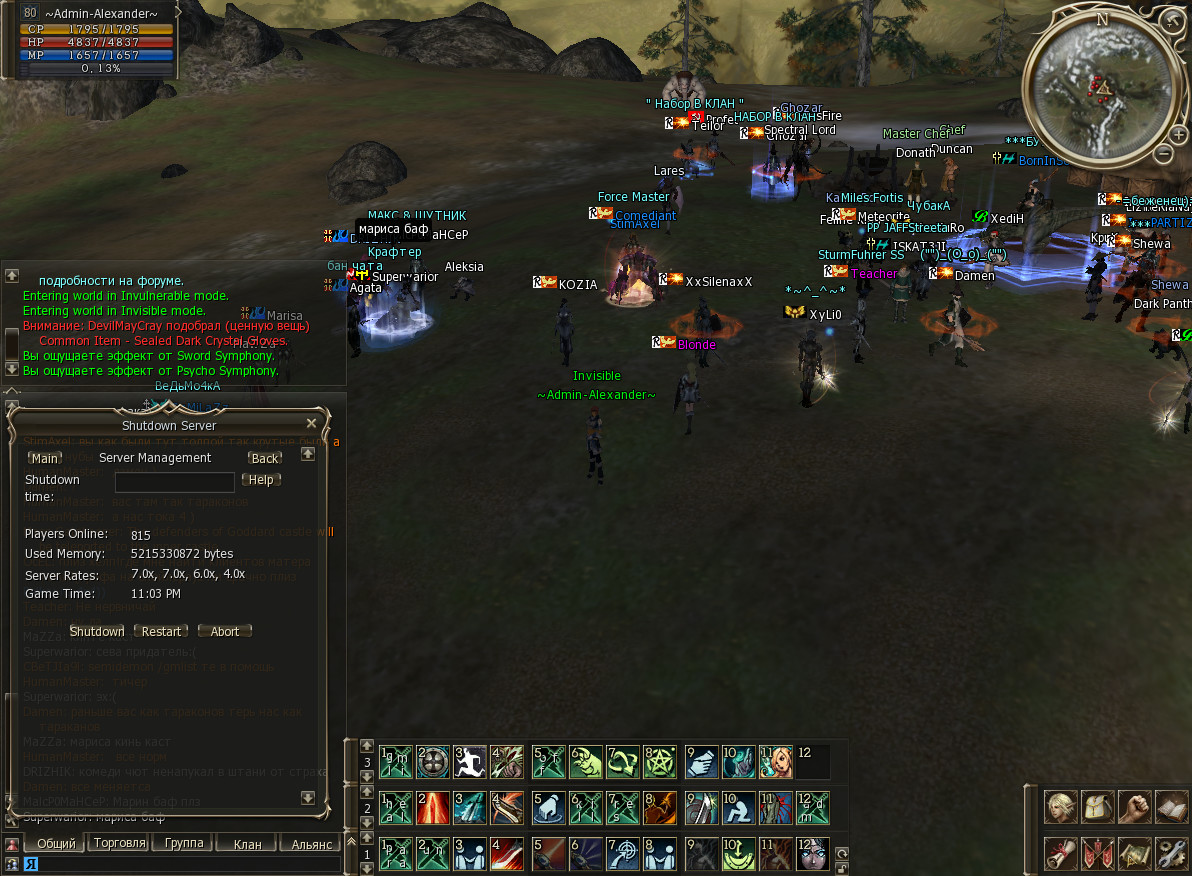This screenshot has height=876, width=1192.
Task: Restart the server with the Restart button
Action: [161, 631]
